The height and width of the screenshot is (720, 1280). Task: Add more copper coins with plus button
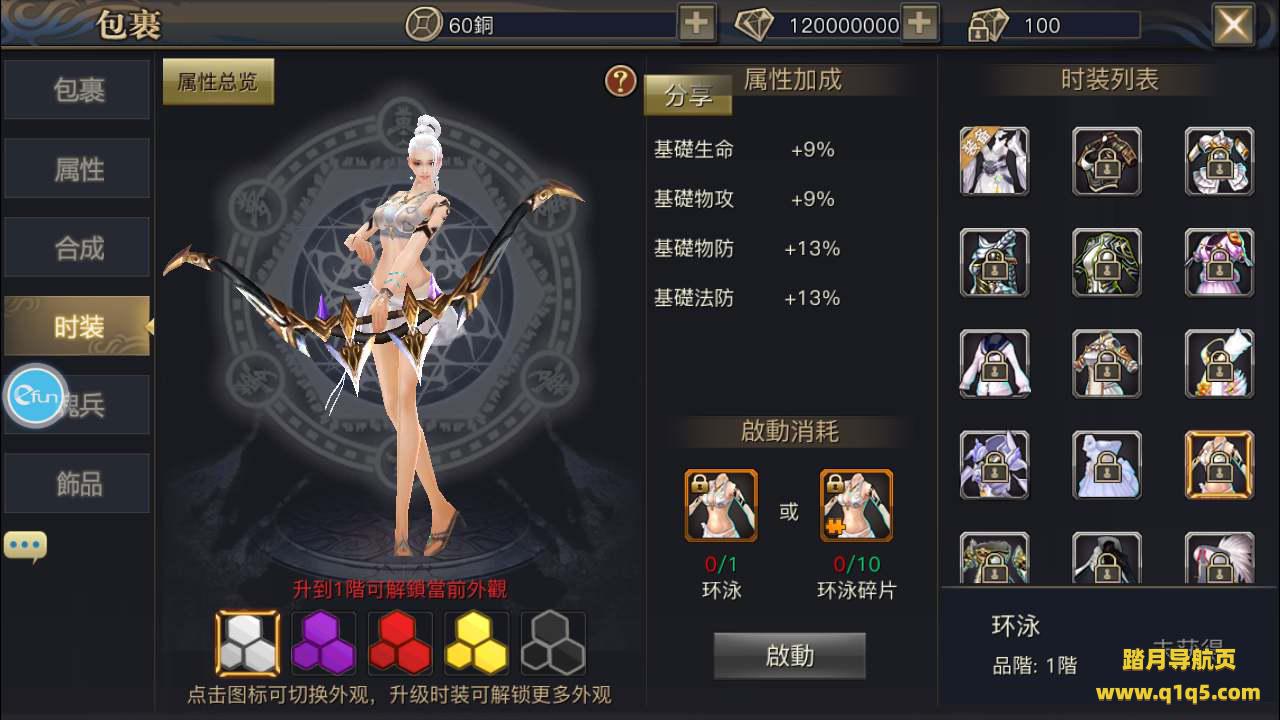[696, 24]
